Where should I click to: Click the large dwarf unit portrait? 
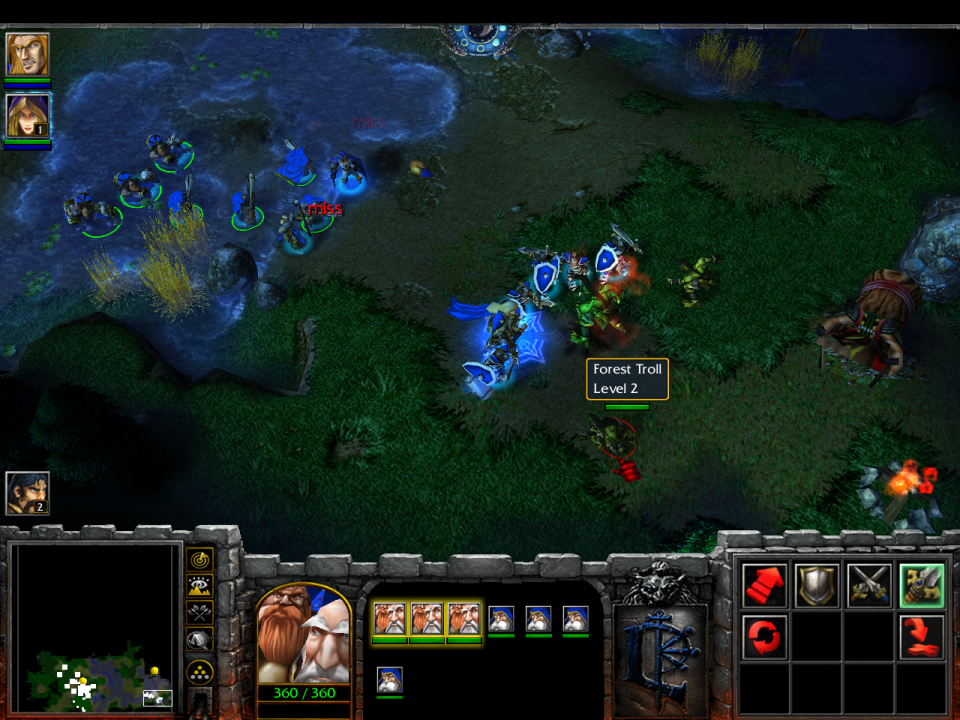(x=304, y=635)
